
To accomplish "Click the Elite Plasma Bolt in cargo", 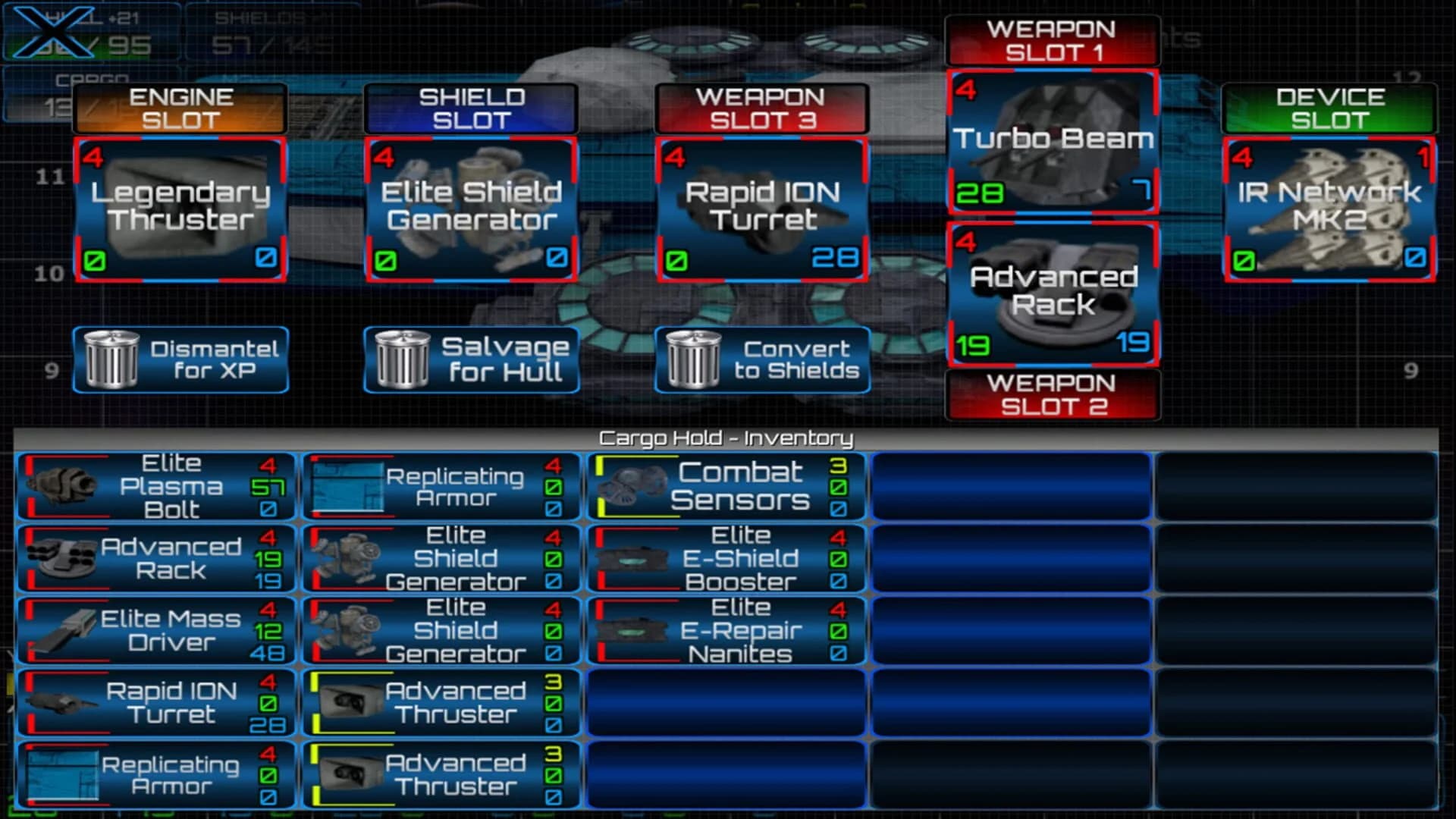I will coord(155,485).
